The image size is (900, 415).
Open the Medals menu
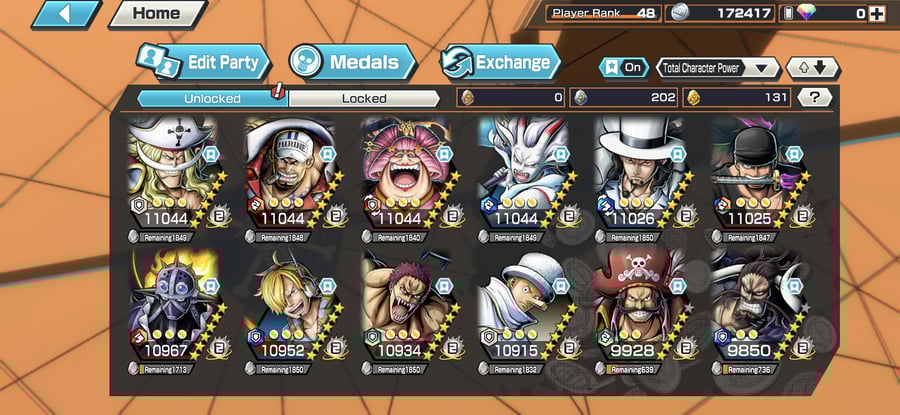tap(351, 63)
